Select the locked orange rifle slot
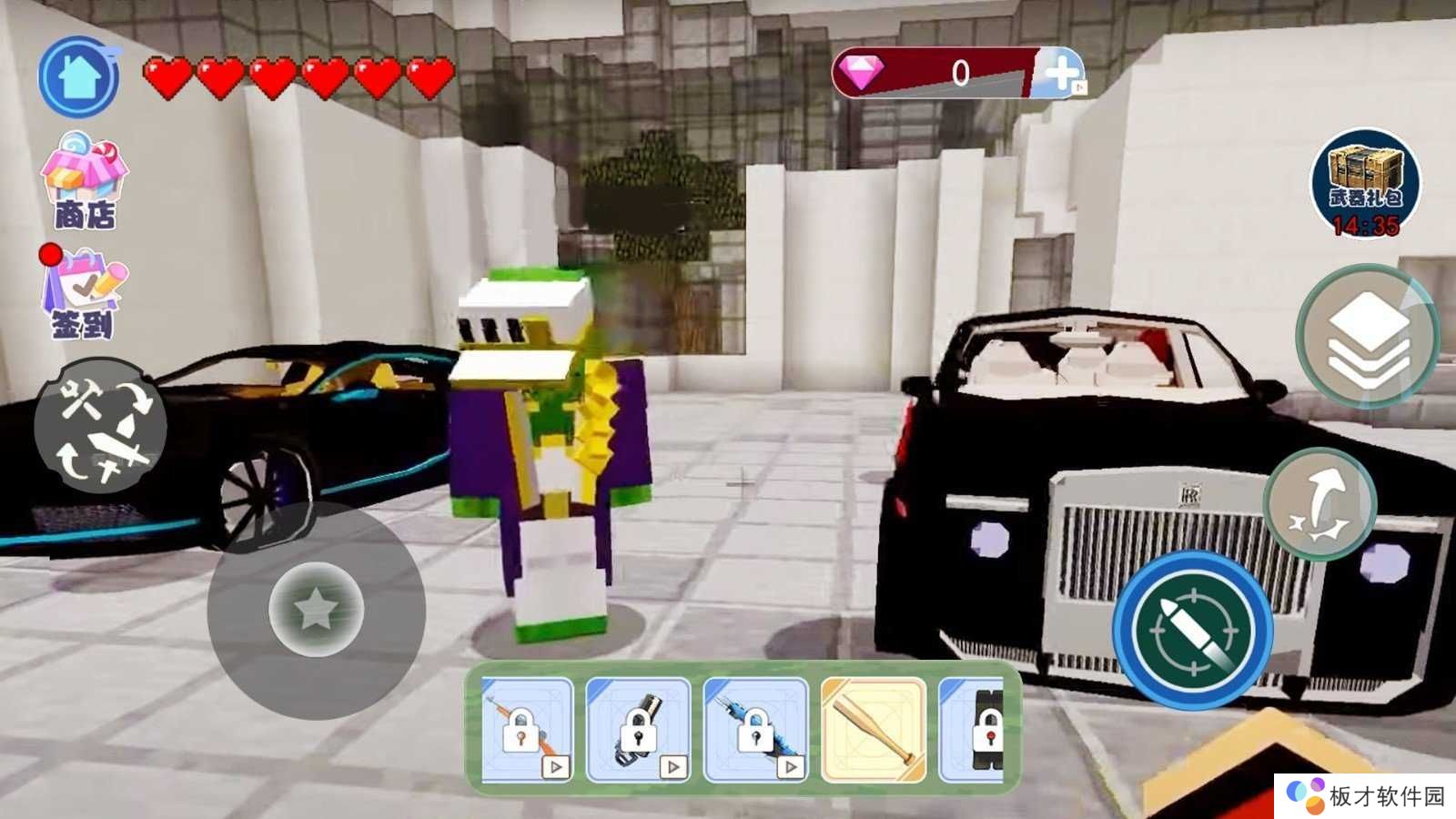The image size is (1456, 819). click(x=527, y=730)
